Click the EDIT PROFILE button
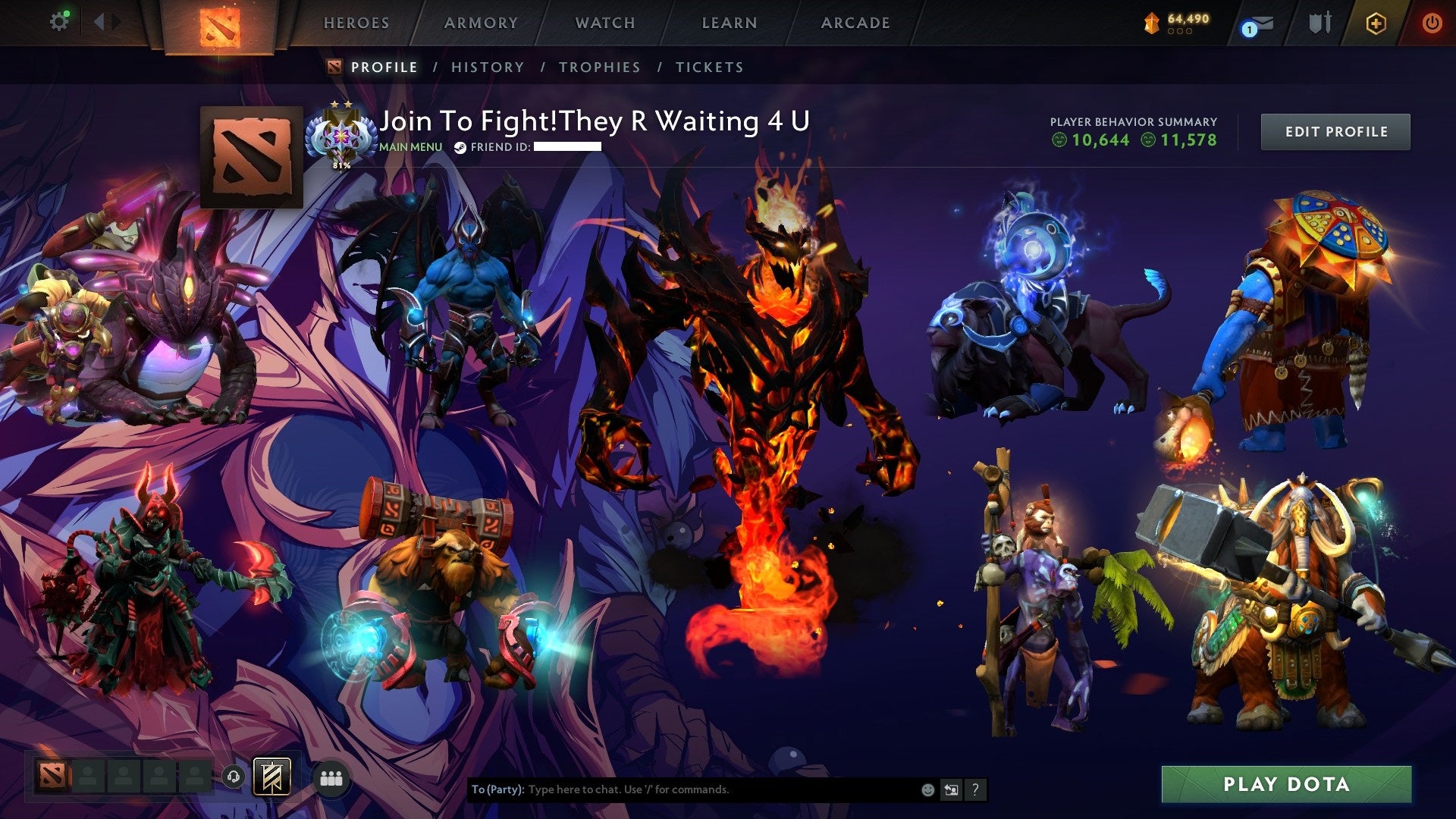 tap(1335, 130)
